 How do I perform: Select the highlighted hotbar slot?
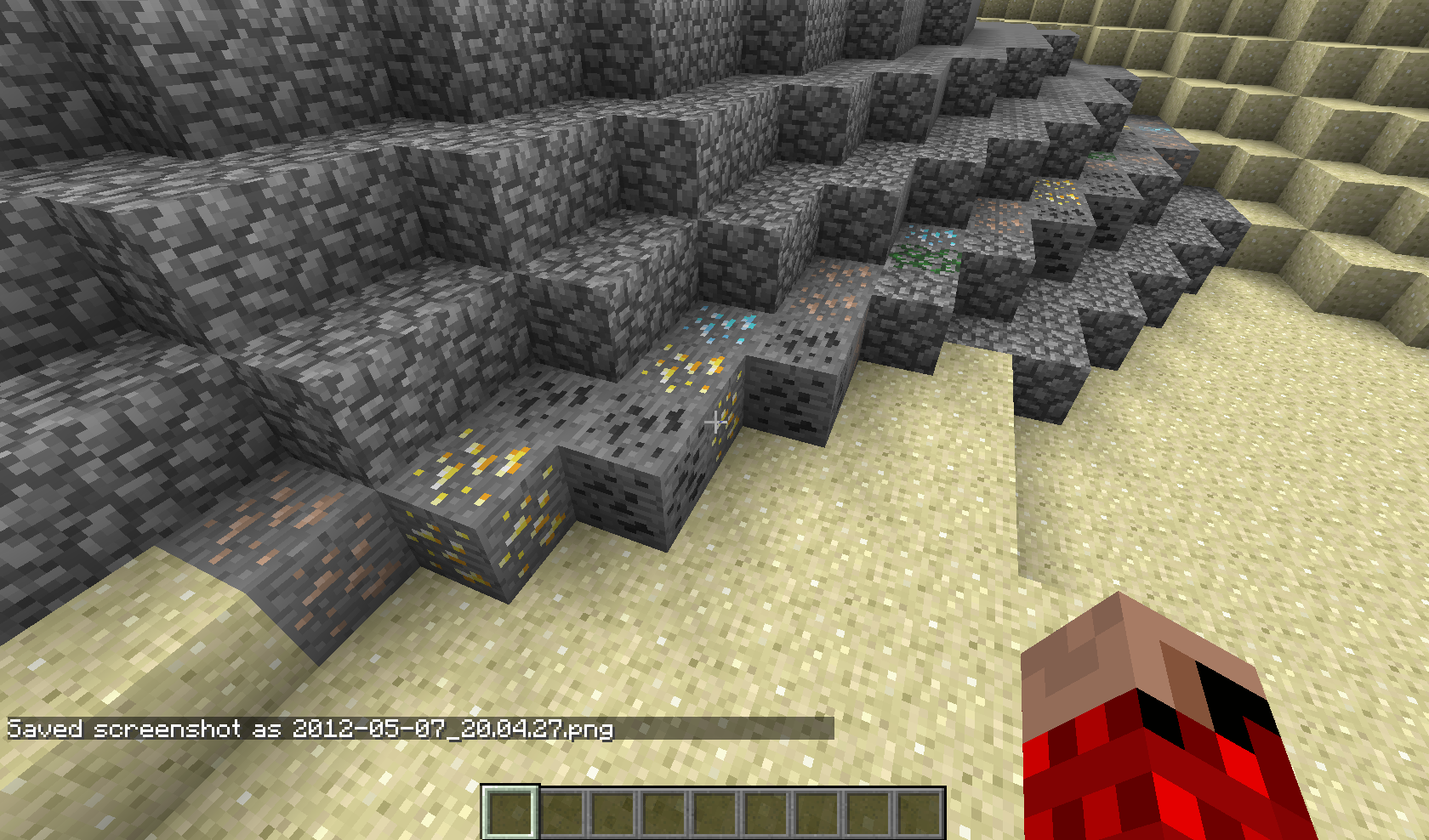pos(510,812)
